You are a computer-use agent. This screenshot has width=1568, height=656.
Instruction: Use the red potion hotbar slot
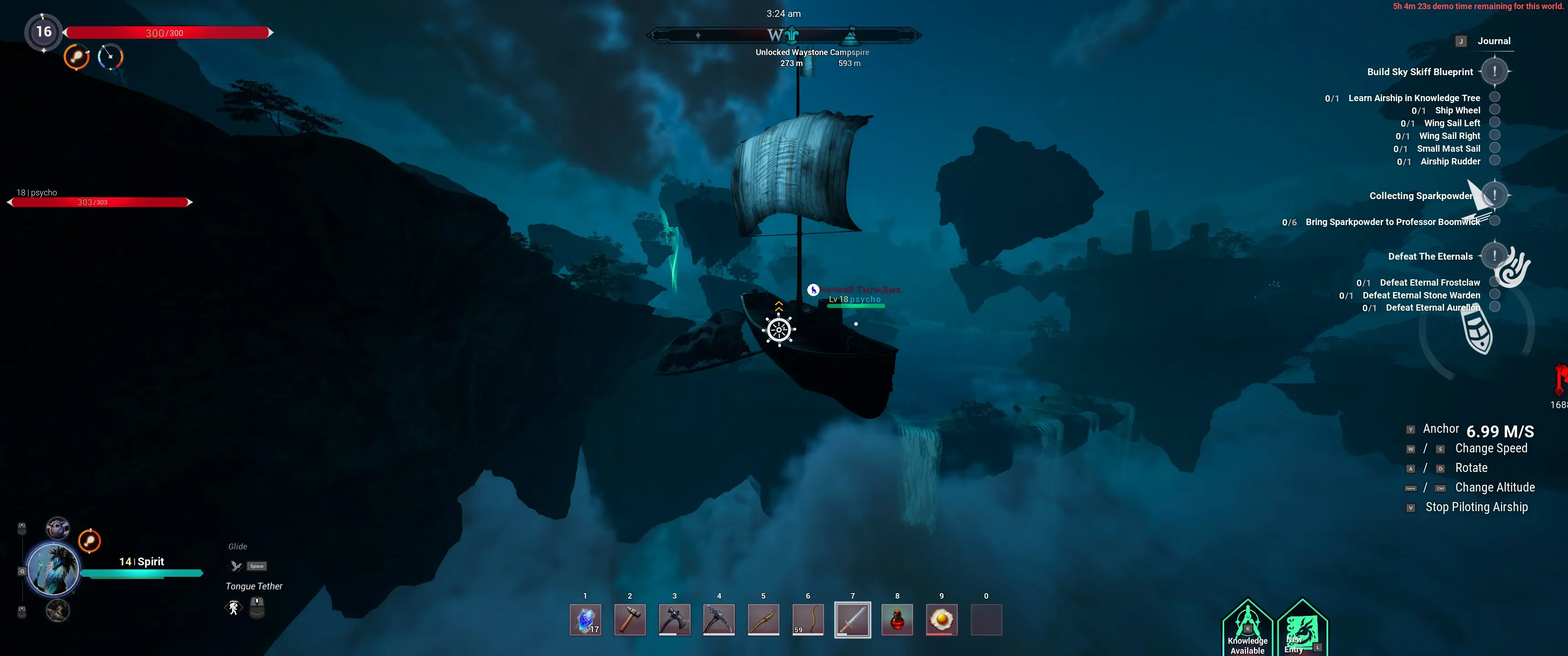coord(897,620)
